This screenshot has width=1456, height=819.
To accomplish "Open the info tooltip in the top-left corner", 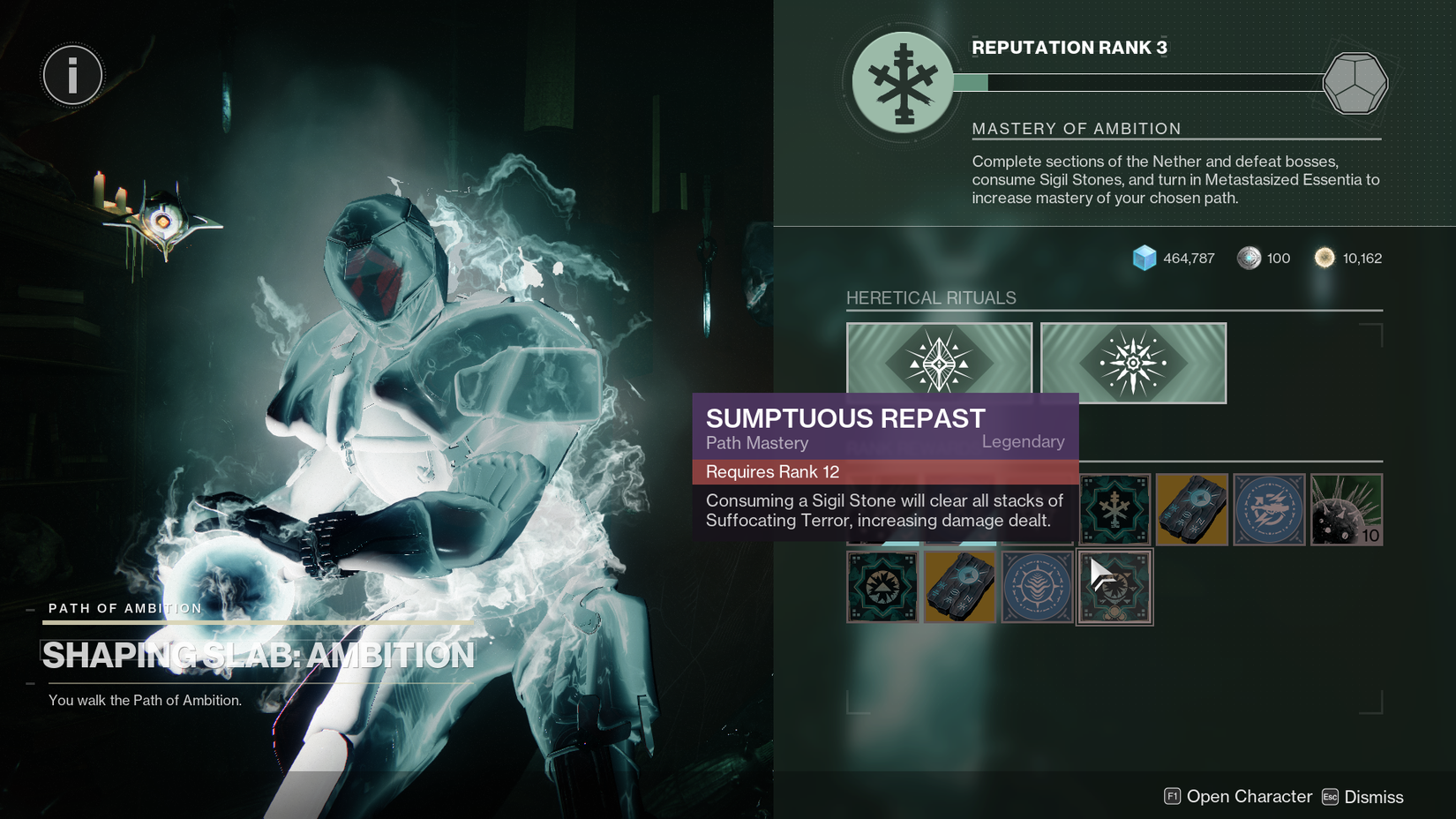I will [x=72, y=75].
